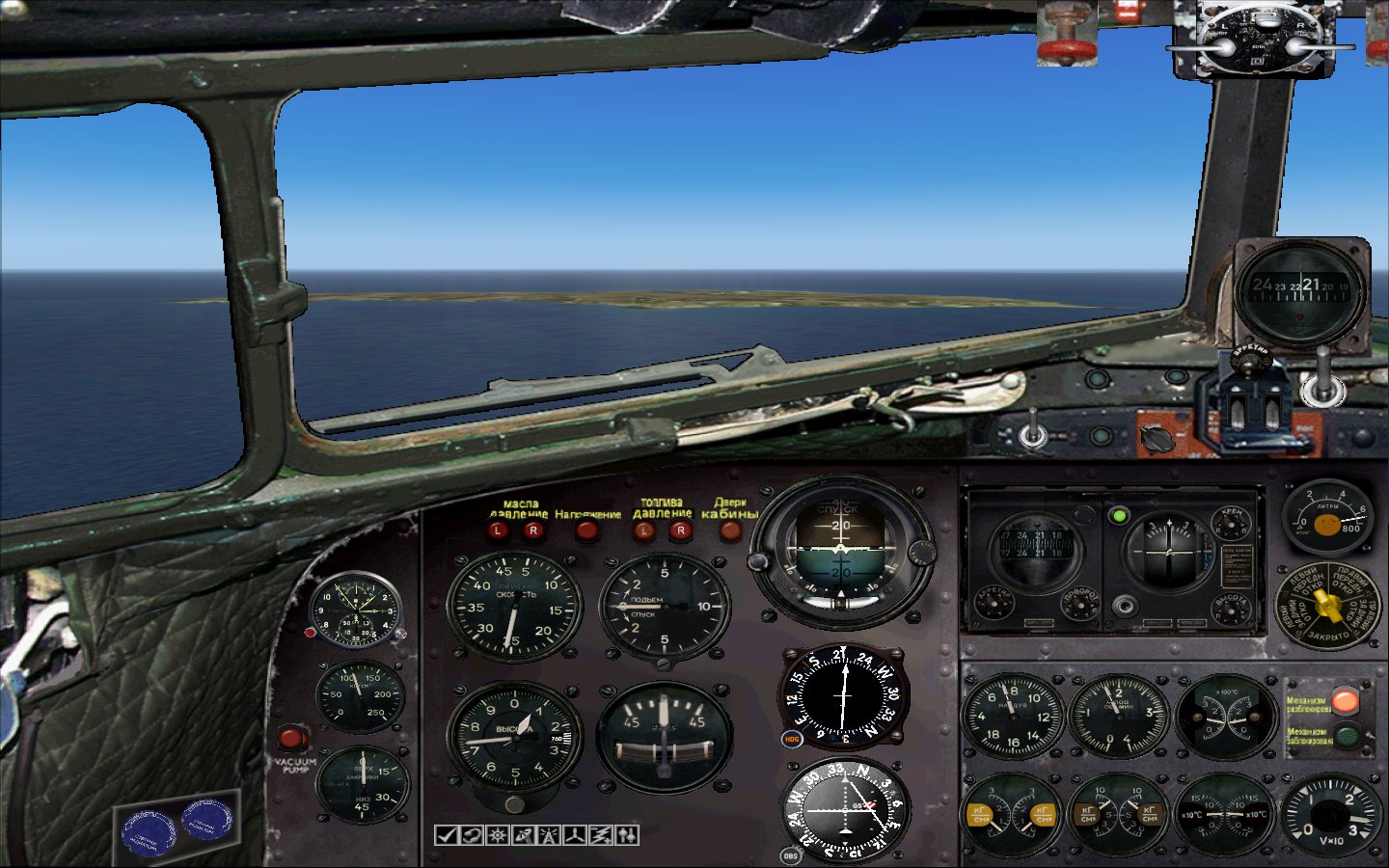
Task: Open the electrical panel lightning icon
Action: click(599, 835)
